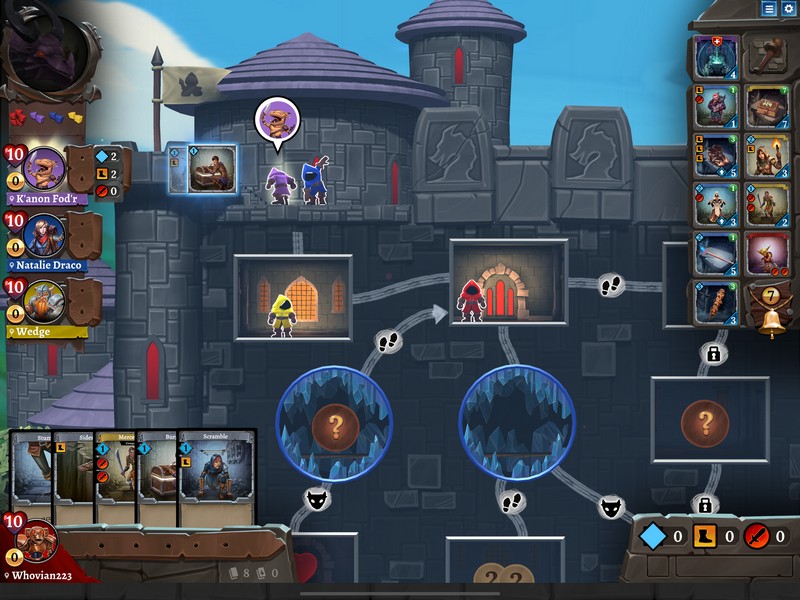This screenshot has width=800, height=600.
Task: View Wedge's dwarf player portrait
Action: [45, 300]
